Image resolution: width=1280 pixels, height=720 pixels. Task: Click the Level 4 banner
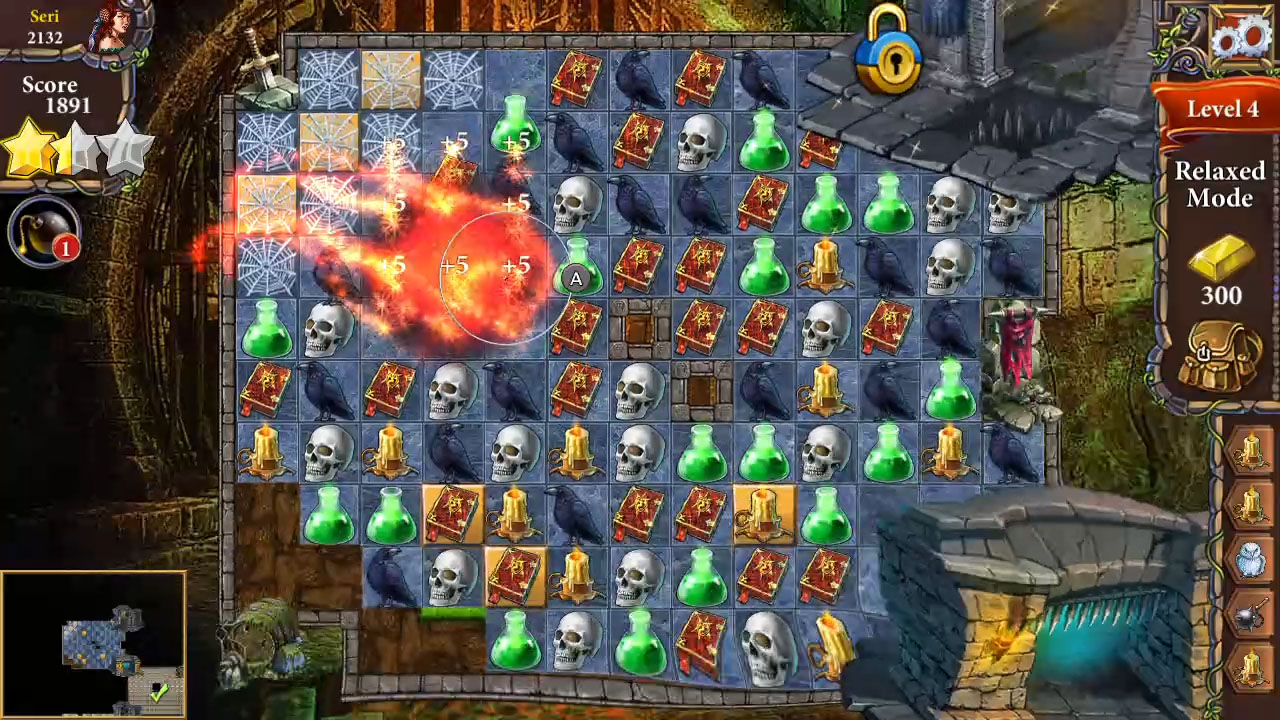pos(1221,110)
